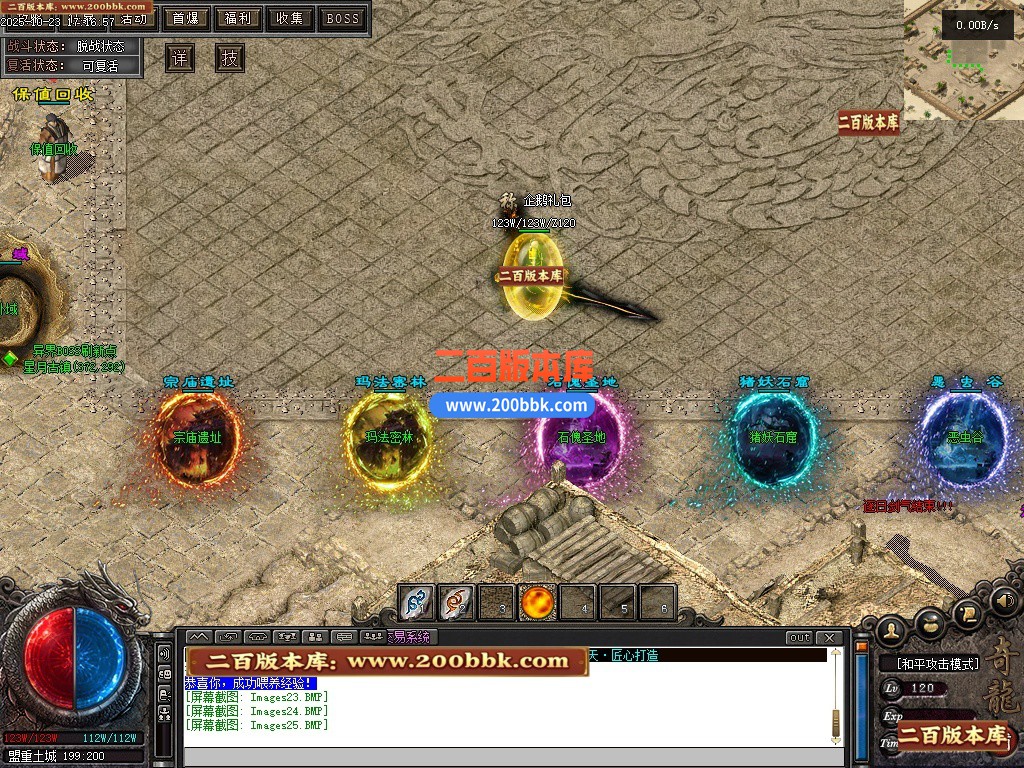Click the chat panel's out button
Image resolution: width=1024 pixels, height=768 pixels.
799,638
